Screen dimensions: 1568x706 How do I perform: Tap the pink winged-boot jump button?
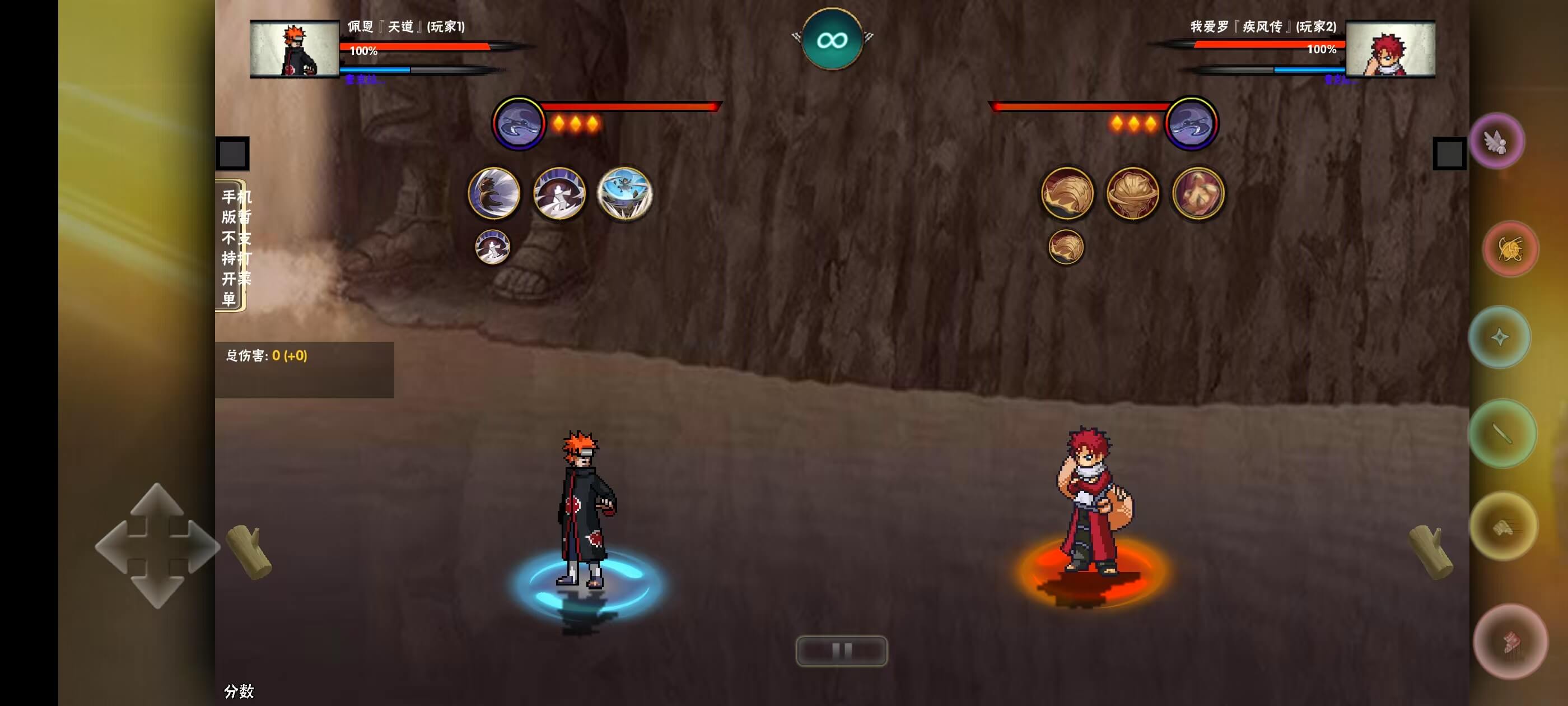pos(1510,642)
